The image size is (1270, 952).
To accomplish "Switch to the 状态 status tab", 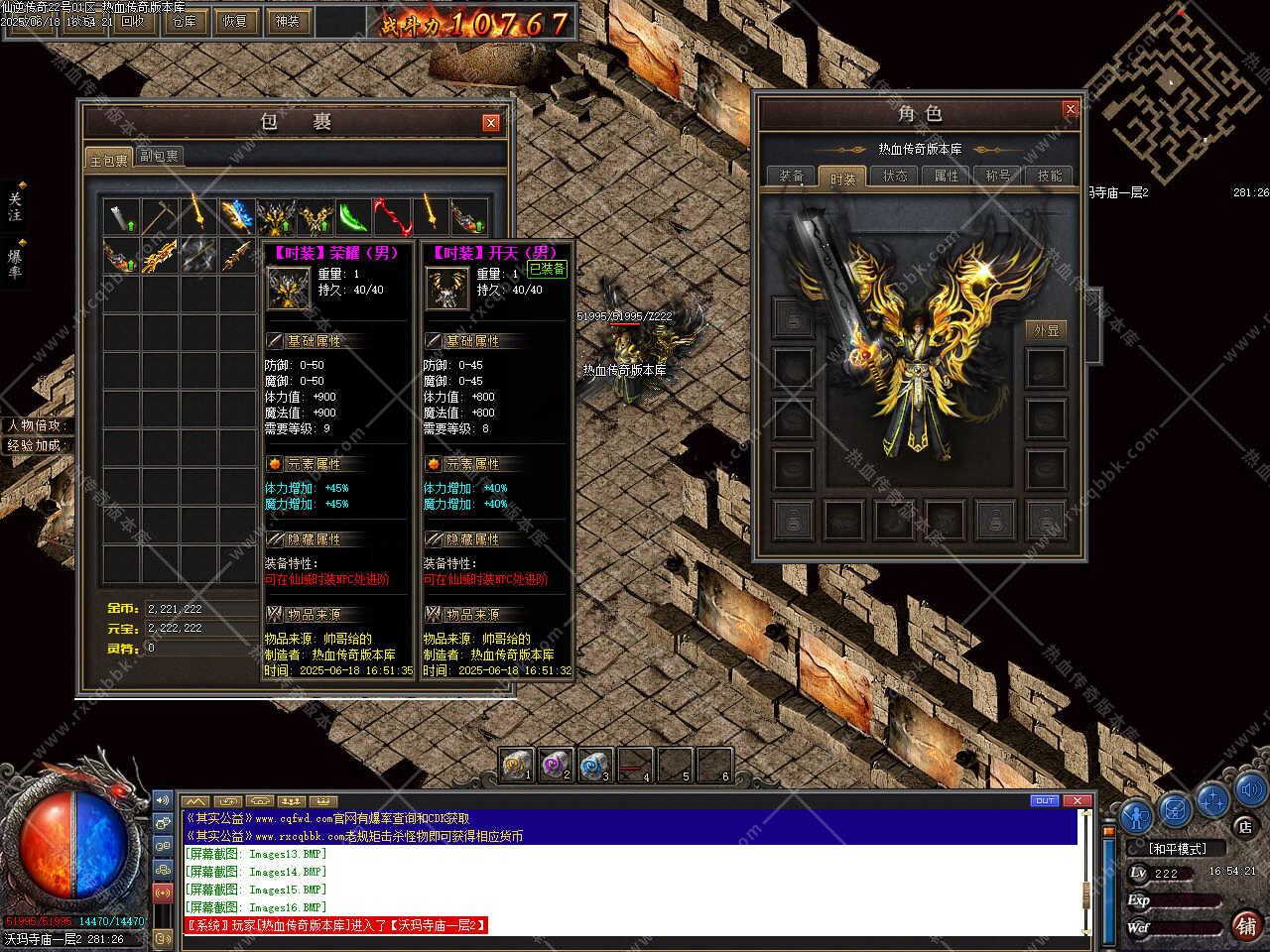I will point(895,177).
